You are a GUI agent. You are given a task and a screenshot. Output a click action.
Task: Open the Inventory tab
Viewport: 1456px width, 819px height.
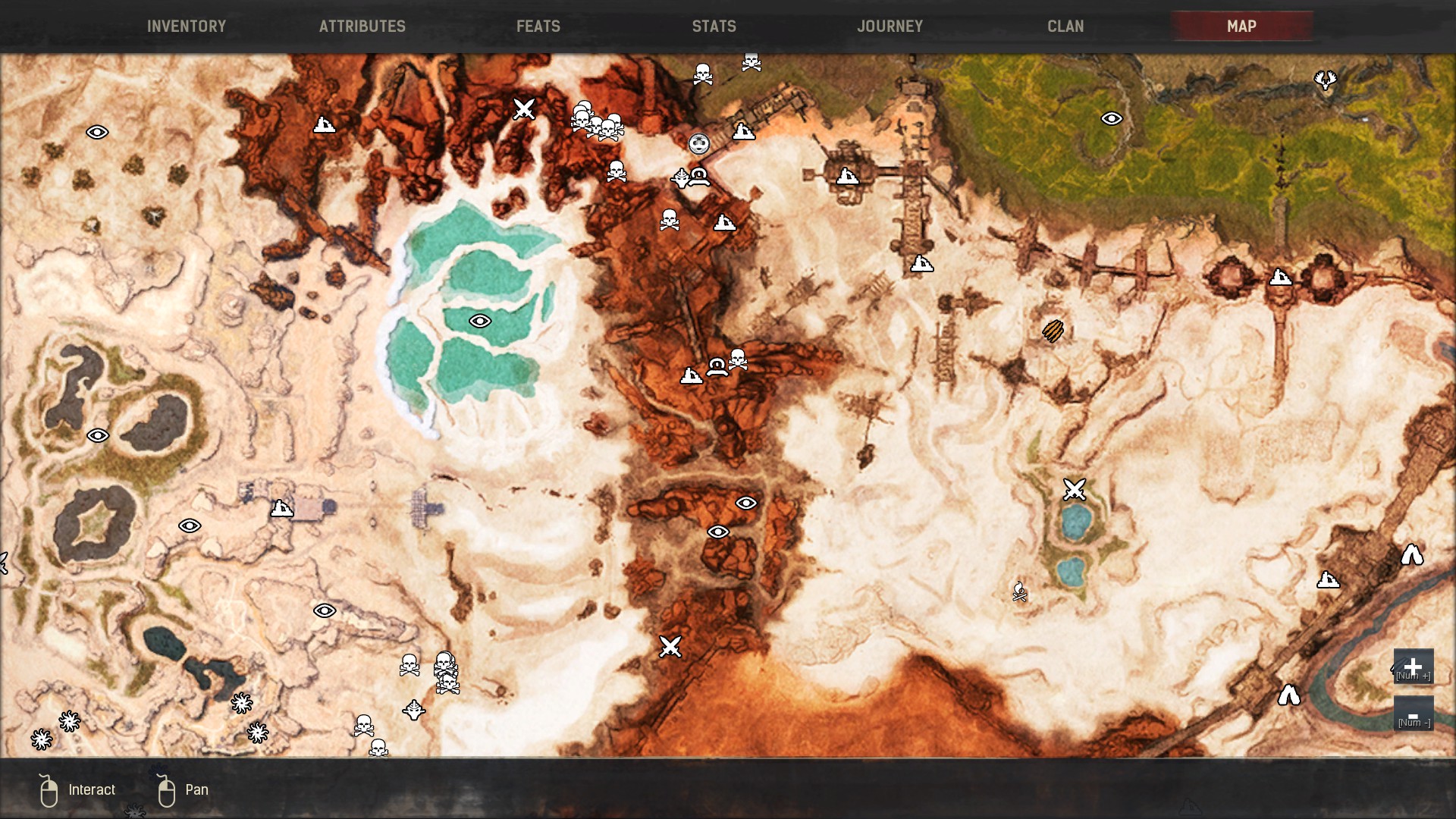coord(187,27)
